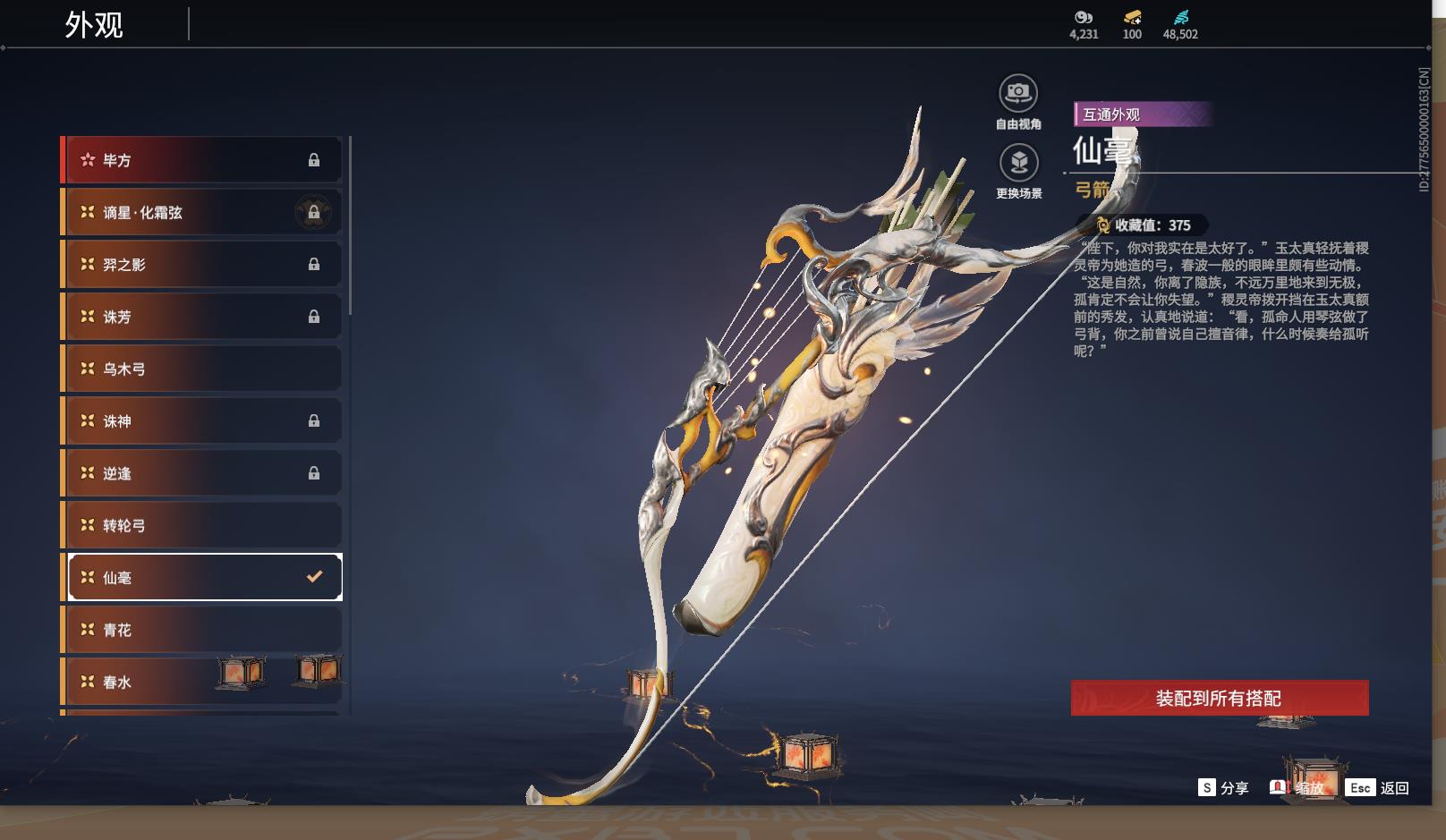The image size is (1446, 840).
Task: Select the 毕方 bow skin
Action: click(201, 160)
